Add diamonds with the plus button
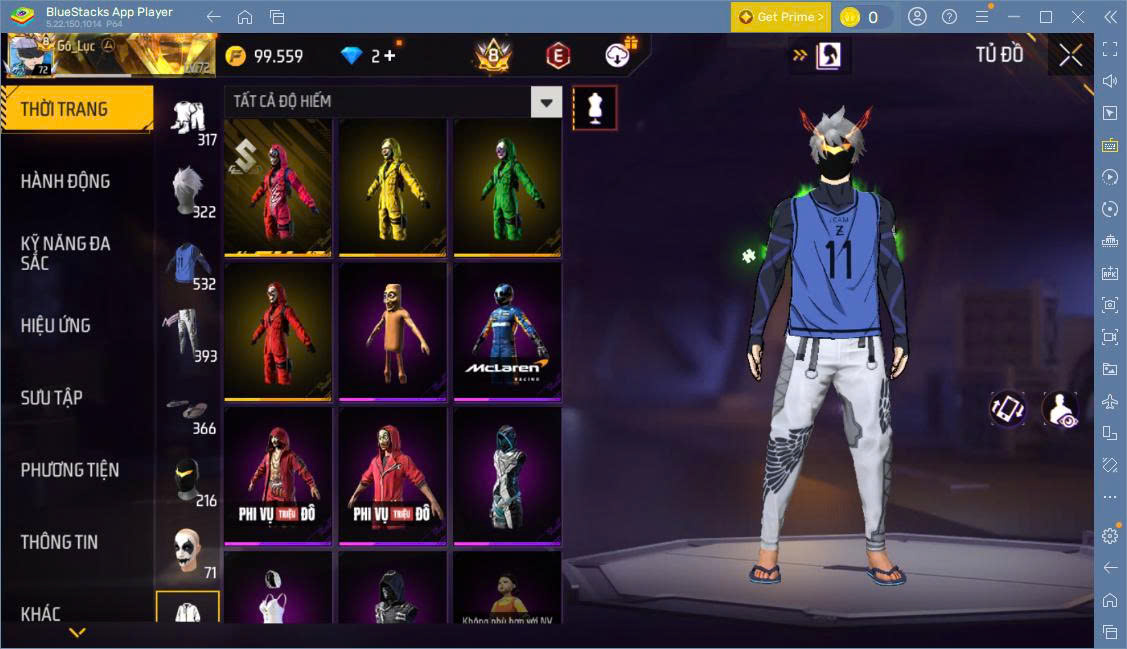Image resolution: width=1127 pixels, height=649 pixels. pyautogui.click(x=389, y=56)
